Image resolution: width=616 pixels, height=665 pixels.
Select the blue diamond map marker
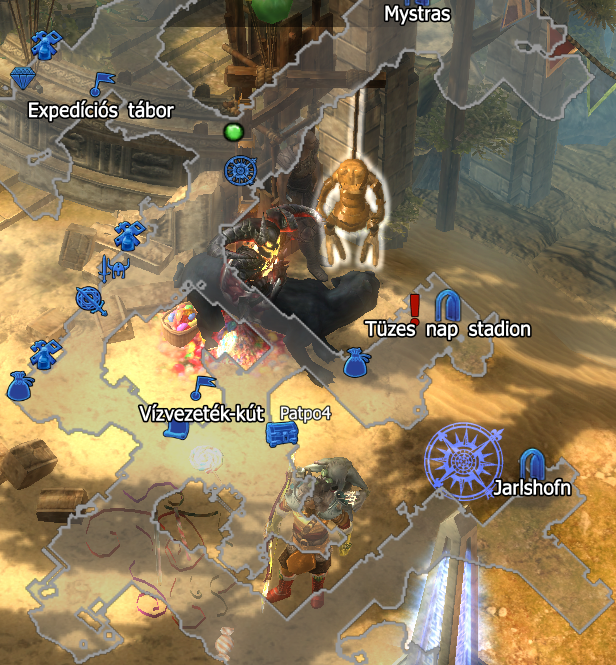[x=23, y=78]
